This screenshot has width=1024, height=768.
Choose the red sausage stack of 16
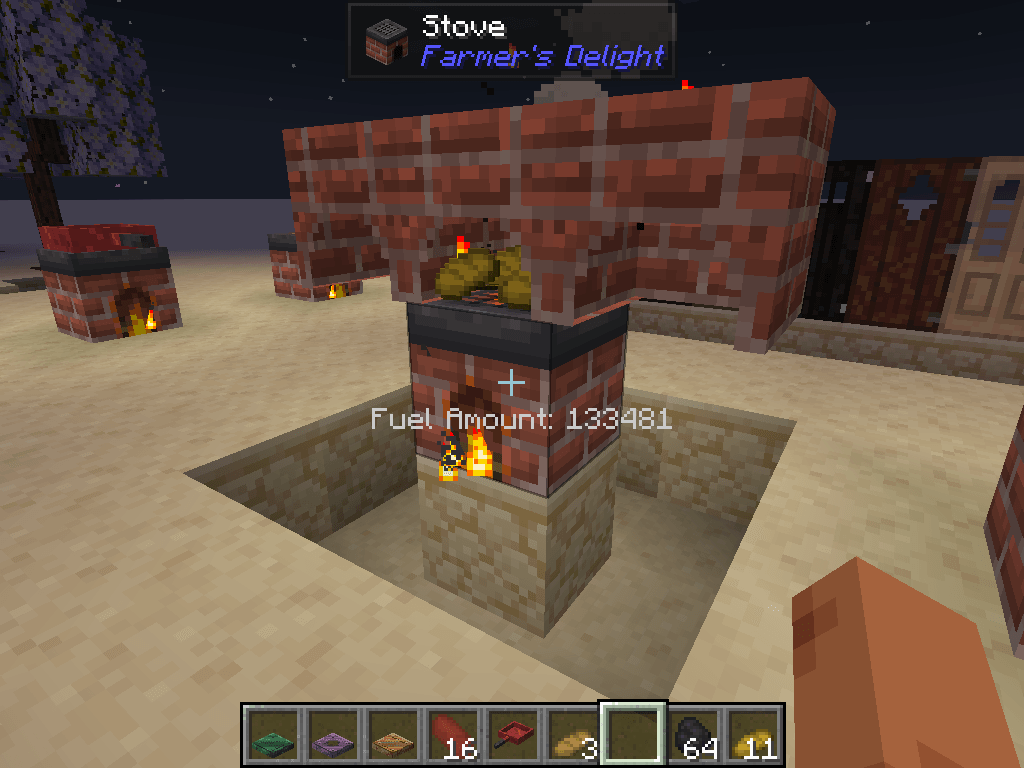tap(453, 736)
